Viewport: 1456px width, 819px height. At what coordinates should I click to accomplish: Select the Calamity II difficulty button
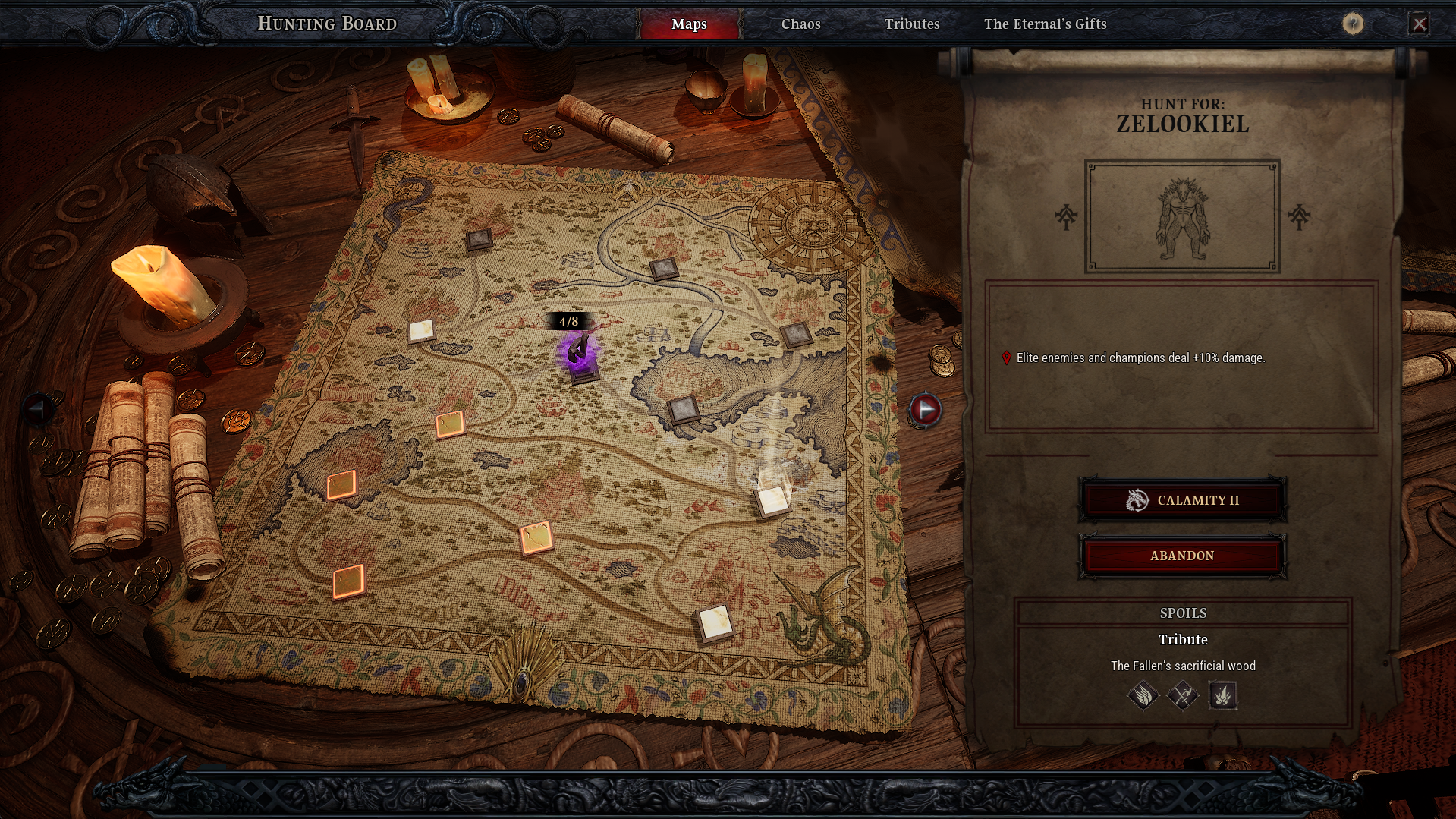(x=1182, y=500)
